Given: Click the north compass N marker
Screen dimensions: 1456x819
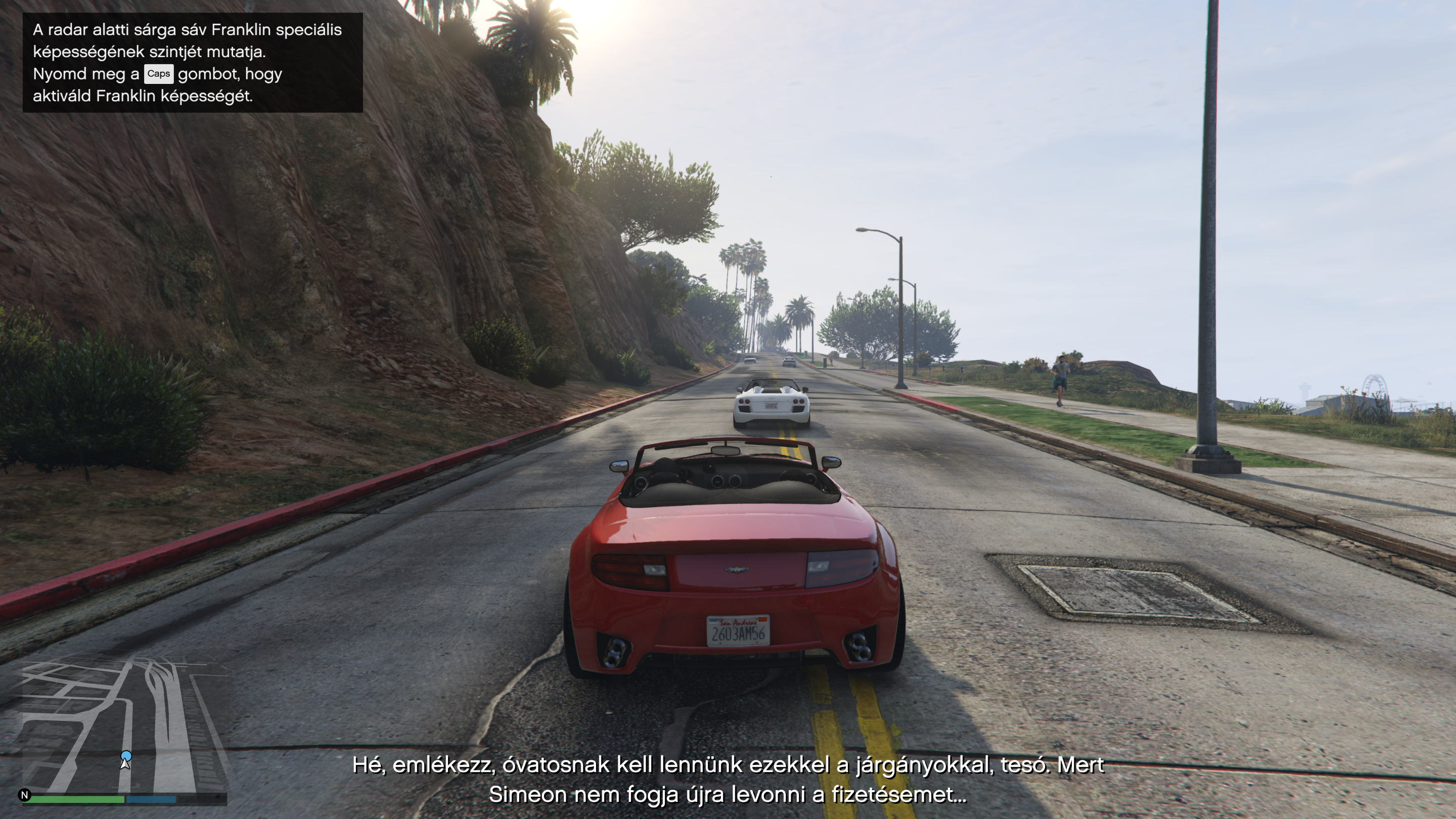Looking at the screenshot, I should tap(24, 795).
